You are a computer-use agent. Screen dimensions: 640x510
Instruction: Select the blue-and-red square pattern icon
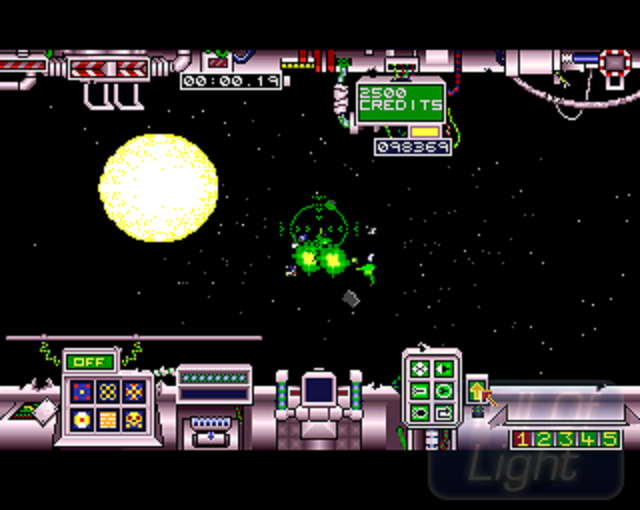[83, 391]
